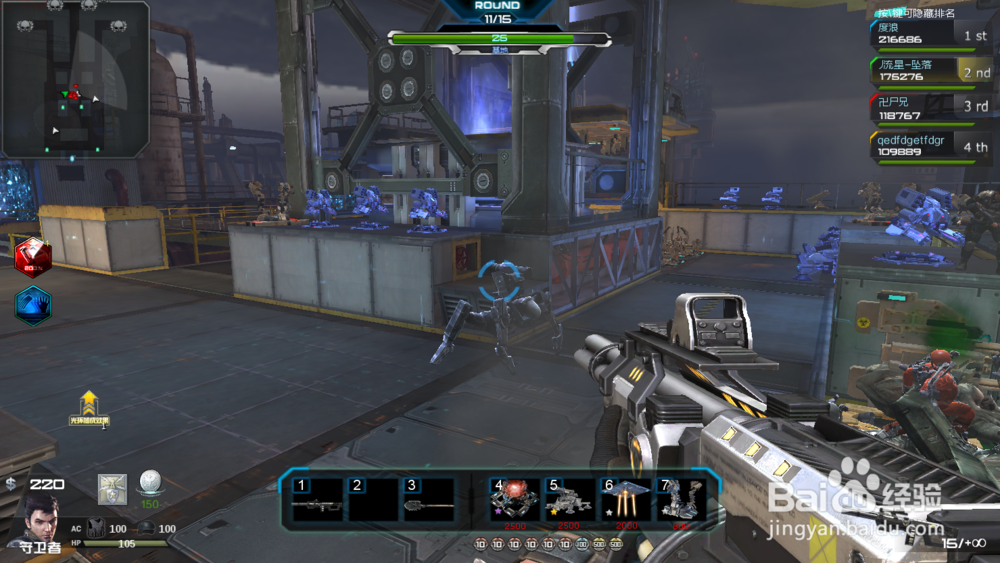
Task: Pick the gun turret in slot 5
Action: [569, 499]
